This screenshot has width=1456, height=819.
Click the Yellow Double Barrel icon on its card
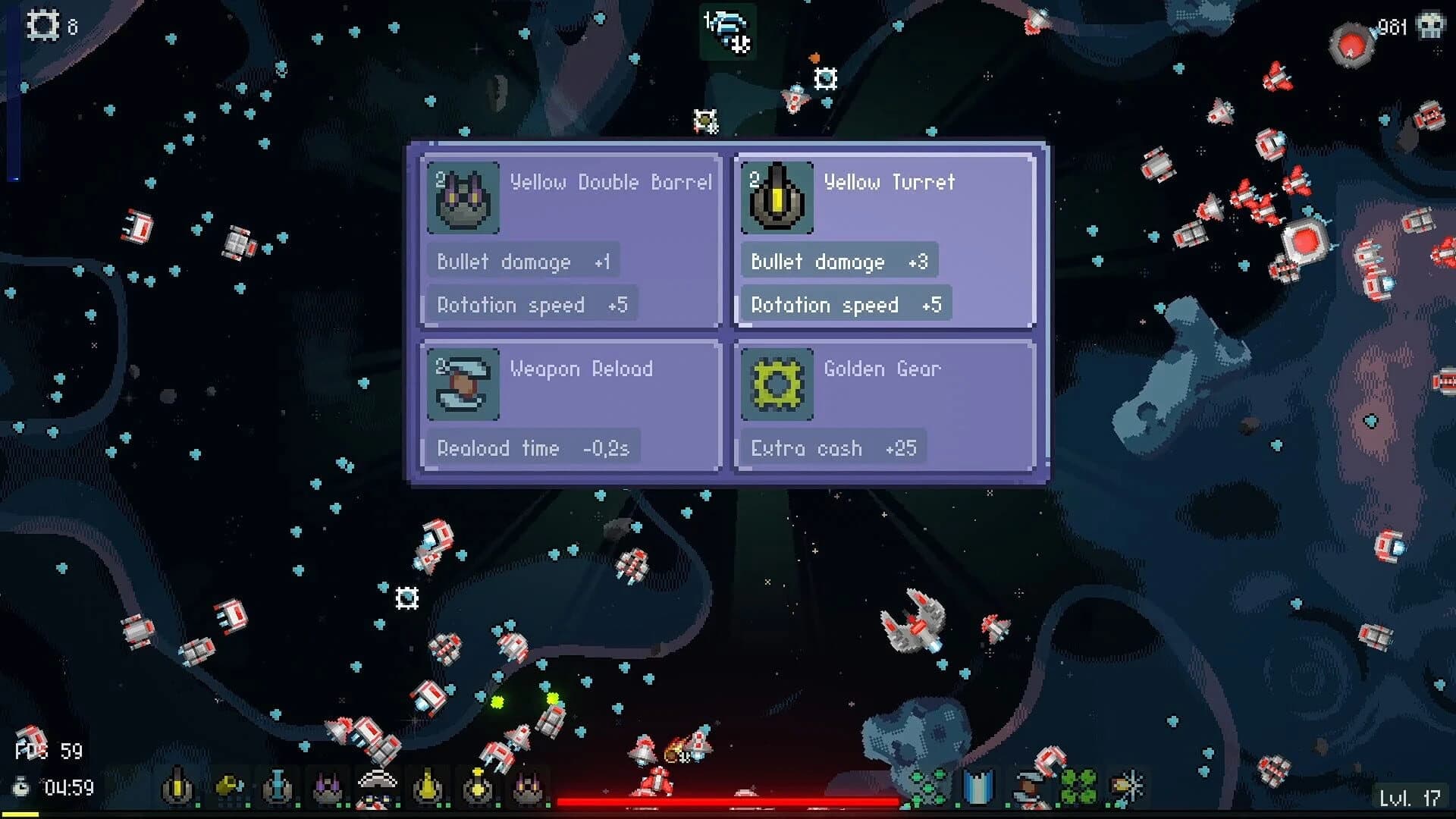click(x=463, y=199)
